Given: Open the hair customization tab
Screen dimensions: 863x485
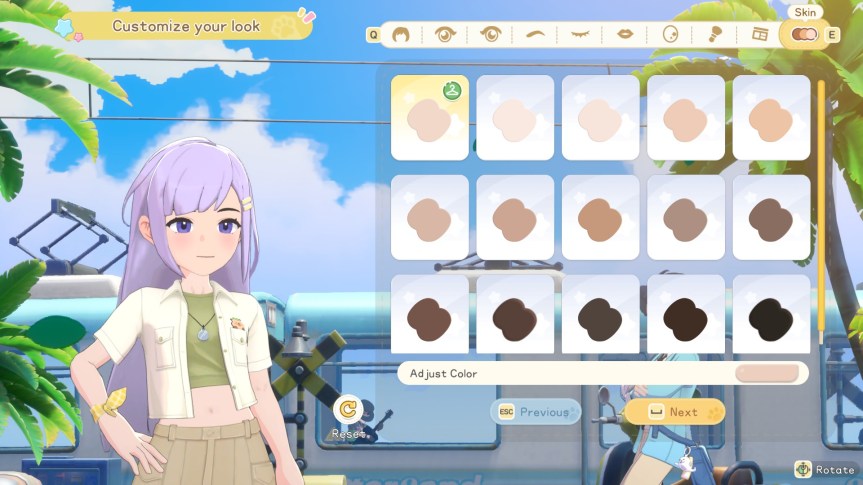Looking at the screenshot, I should 400,34.
